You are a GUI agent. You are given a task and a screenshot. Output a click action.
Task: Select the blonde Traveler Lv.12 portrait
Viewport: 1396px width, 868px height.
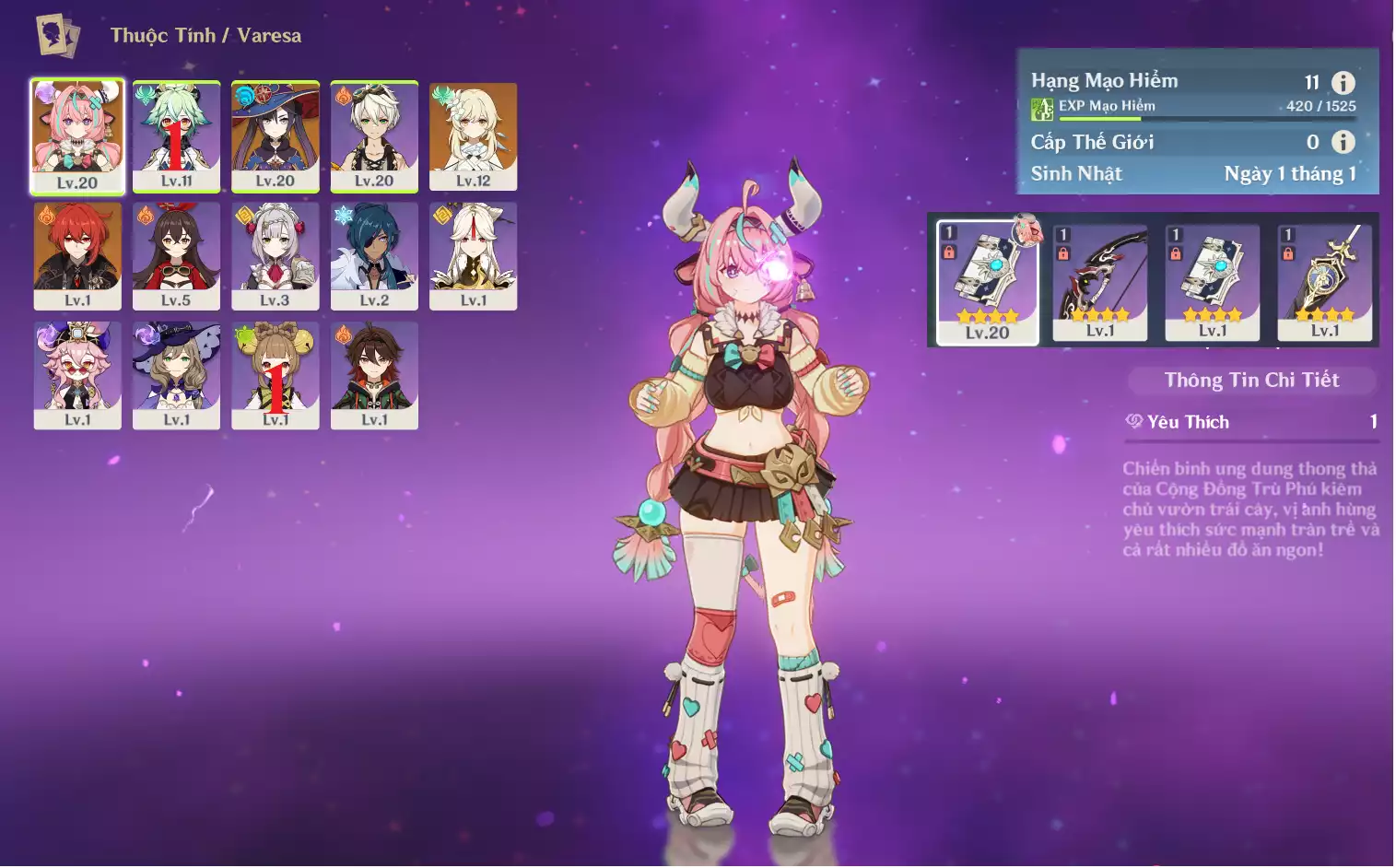pos(473,135)
